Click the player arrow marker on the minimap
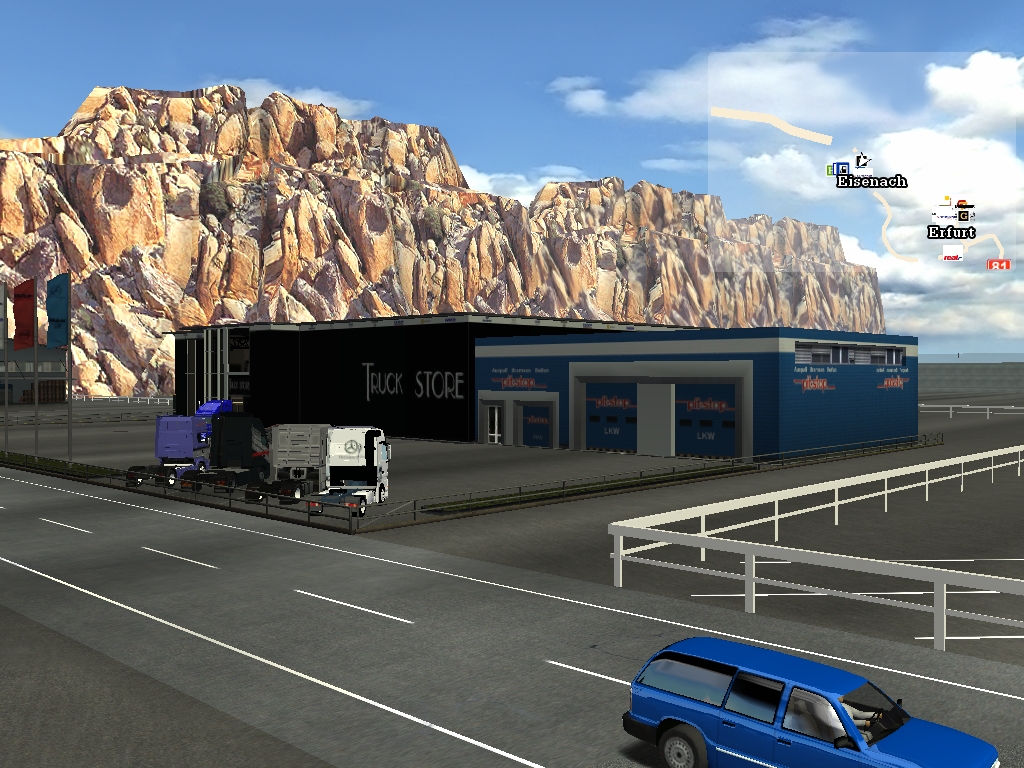Viewport: 1024px width, 768px height. tap(864, 160)
